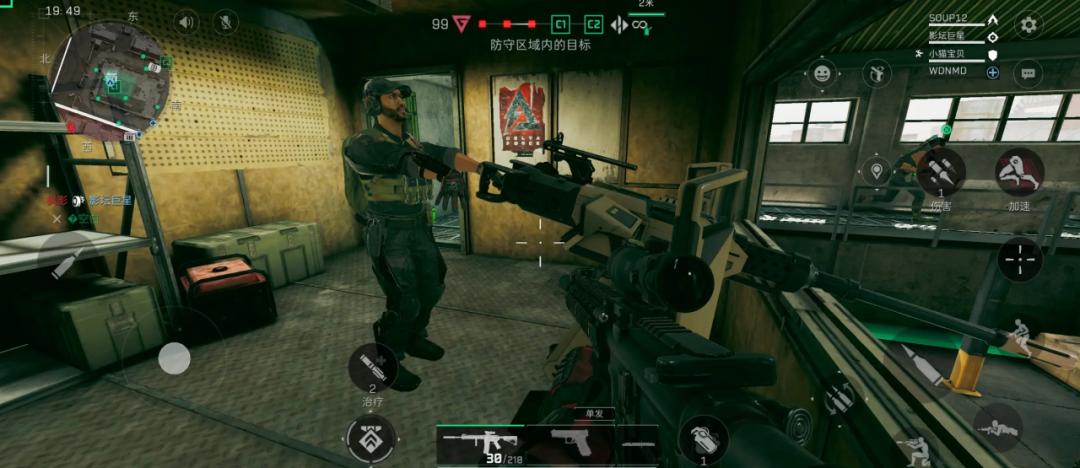The image size is (1080, 468).
Task: Activate the 加速 sprint ability
Action: click(x=1019, y=172)
